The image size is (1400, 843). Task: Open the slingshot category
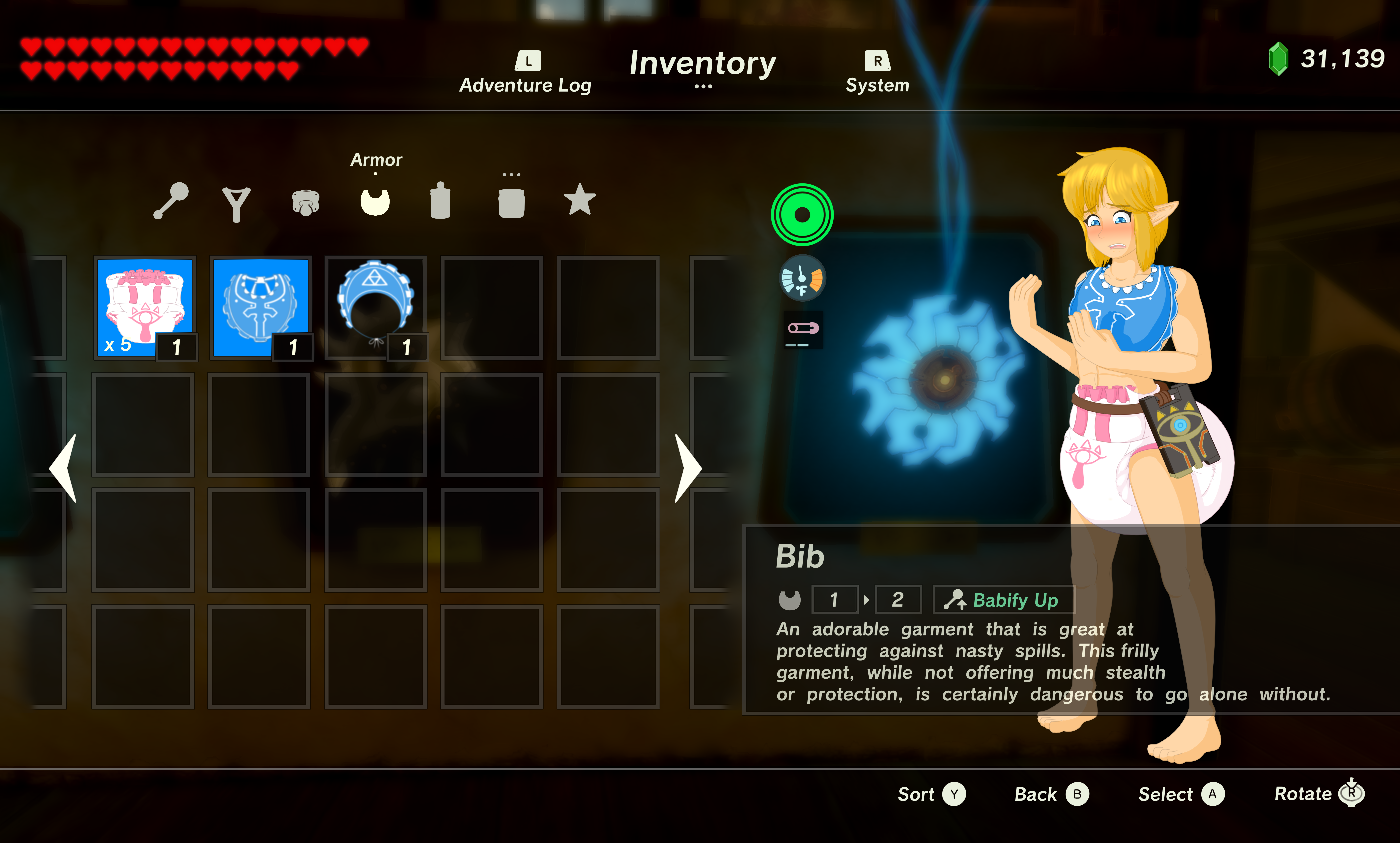236,203
